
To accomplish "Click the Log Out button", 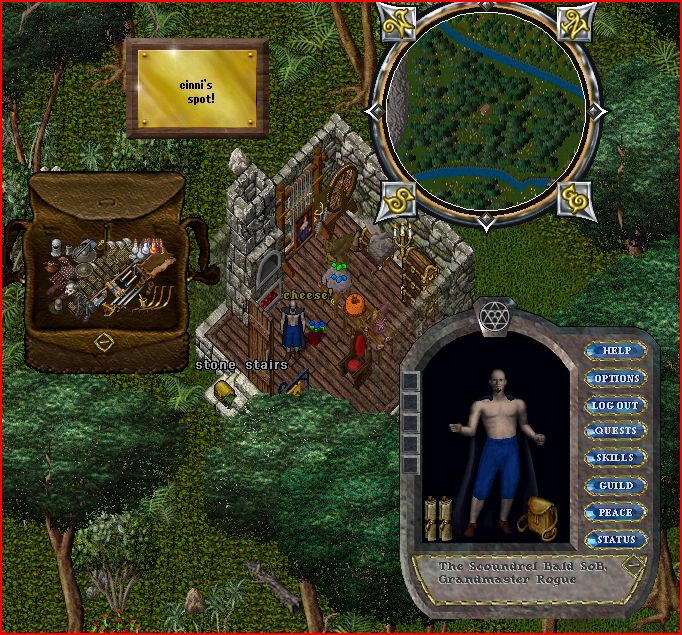I will [x=616, y=405].
